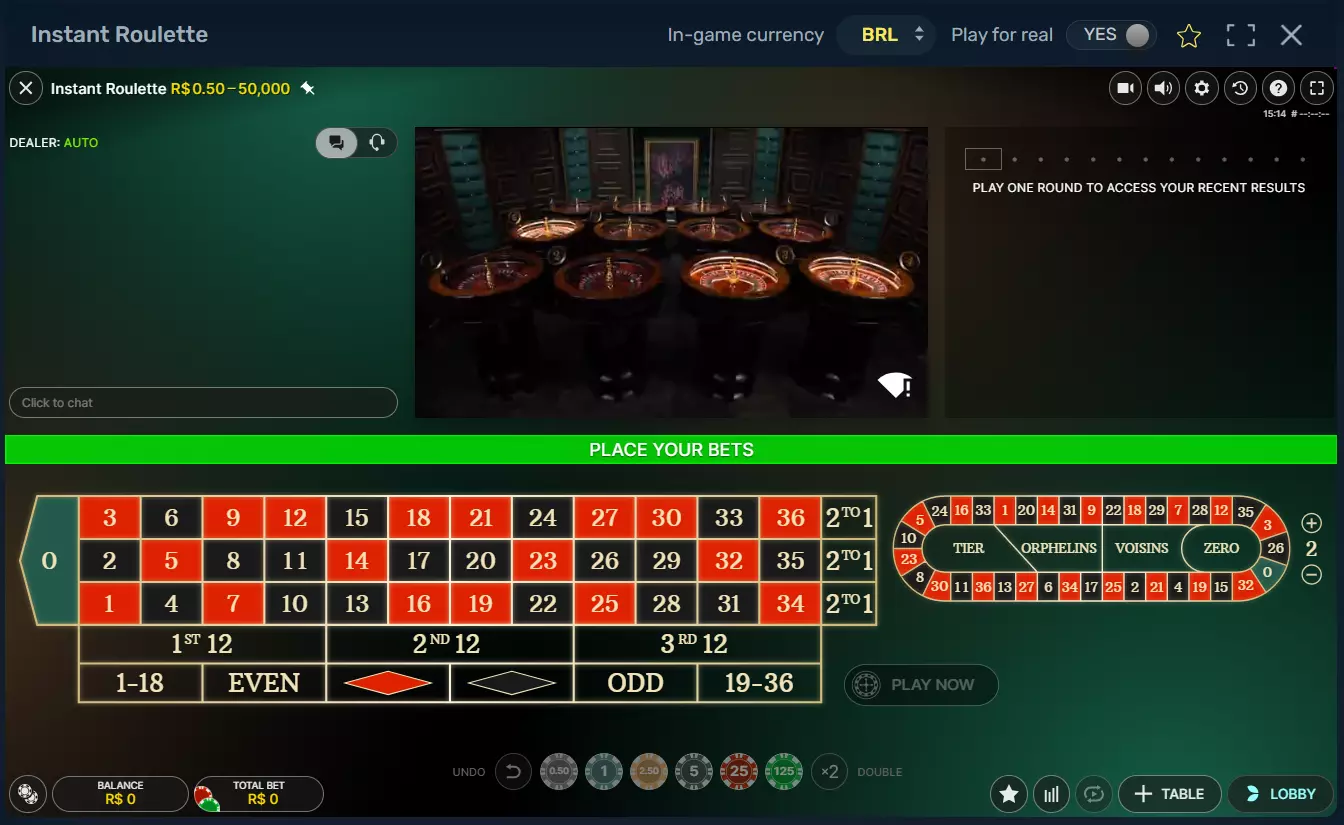This screenshot has height=825, width=1344.
Task: Open the BRL currency dropdown
Action: point(886,34)
